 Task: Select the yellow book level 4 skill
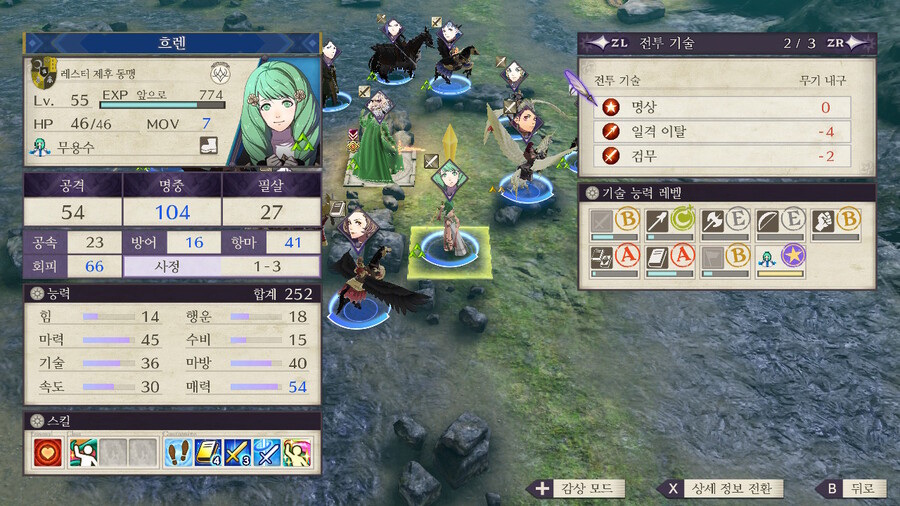[208, 452]
